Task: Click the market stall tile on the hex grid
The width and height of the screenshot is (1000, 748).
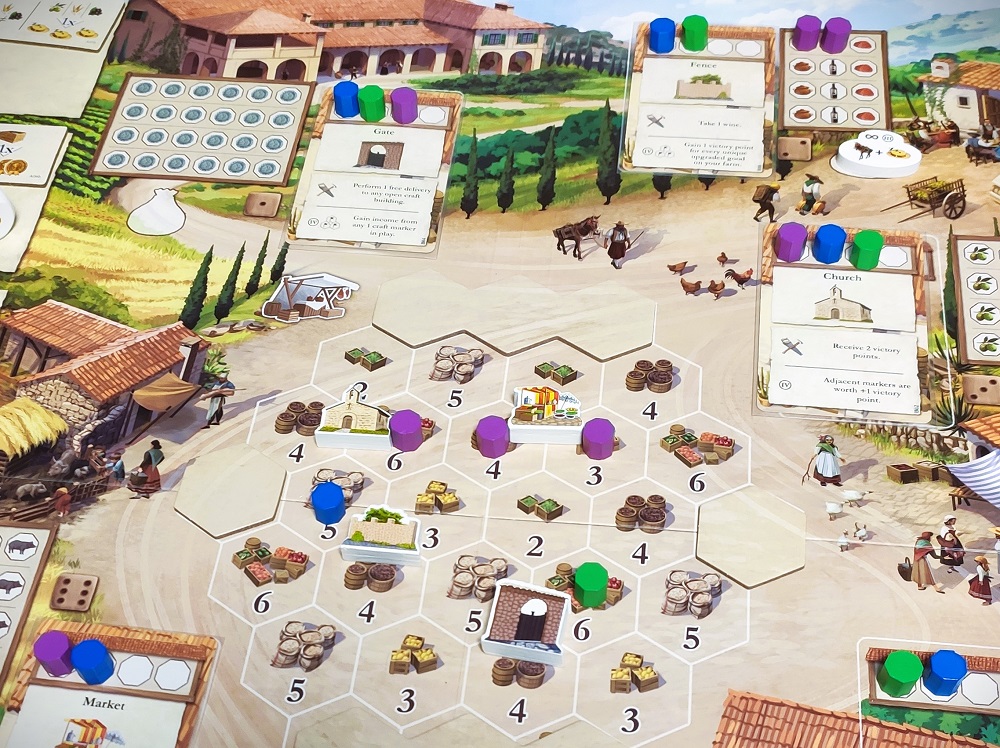Action: [x=545, y=410]
